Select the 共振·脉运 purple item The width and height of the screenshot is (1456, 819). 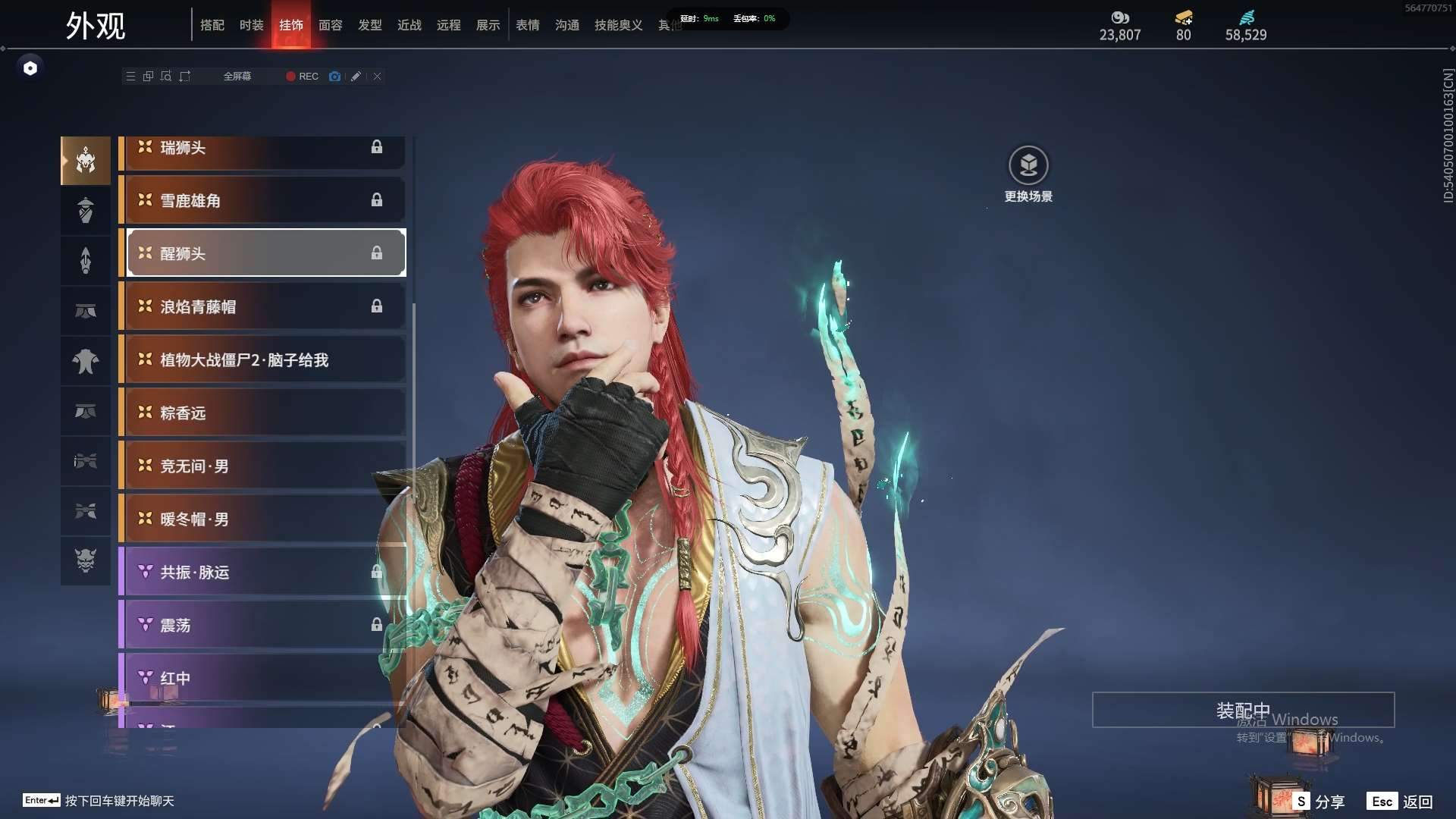262,572
